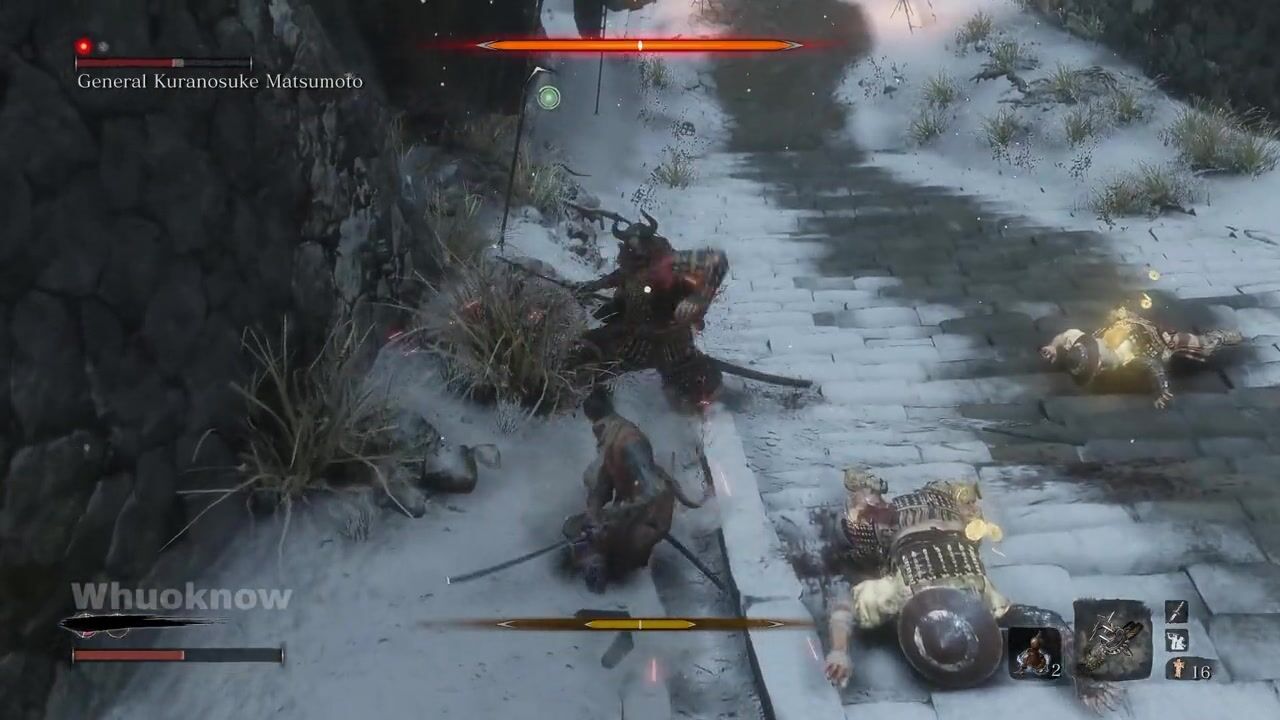Viewport: 1280px width, 720px height.
Task: Activate the equipped prosthetic tool icon
Action: 1112,639
